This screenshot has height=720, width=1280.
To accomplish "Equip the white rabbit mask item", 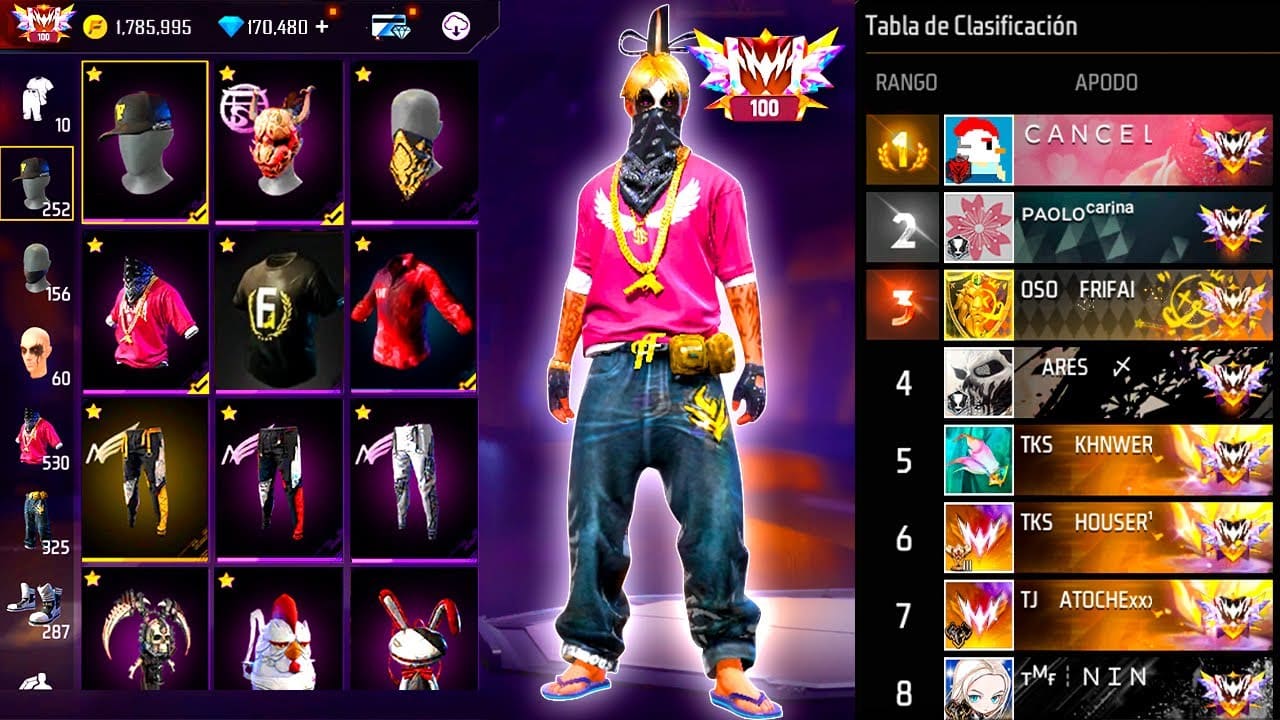I will tap(404, 640).
